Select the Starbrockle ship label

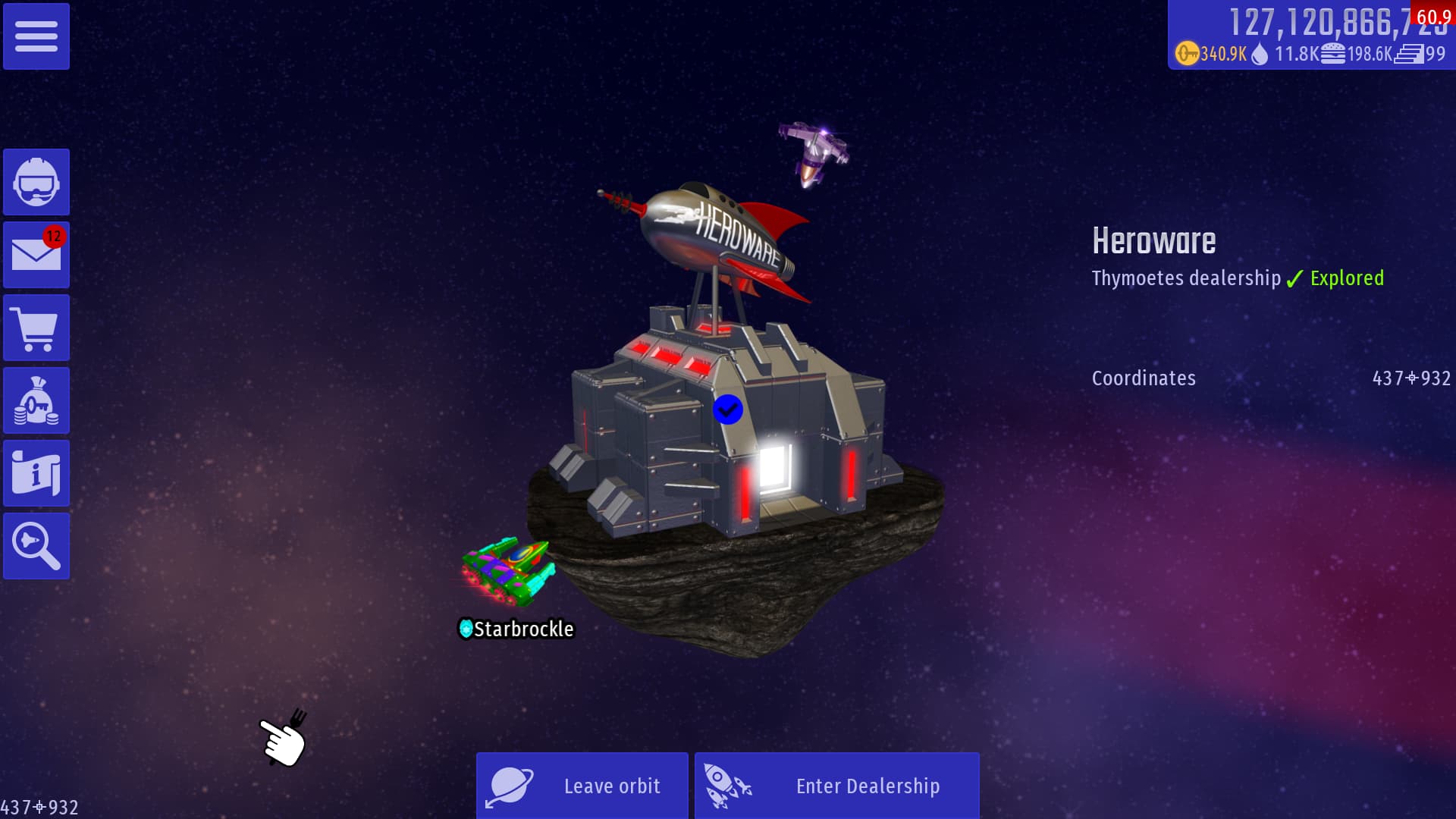click(x=516, y=629)
